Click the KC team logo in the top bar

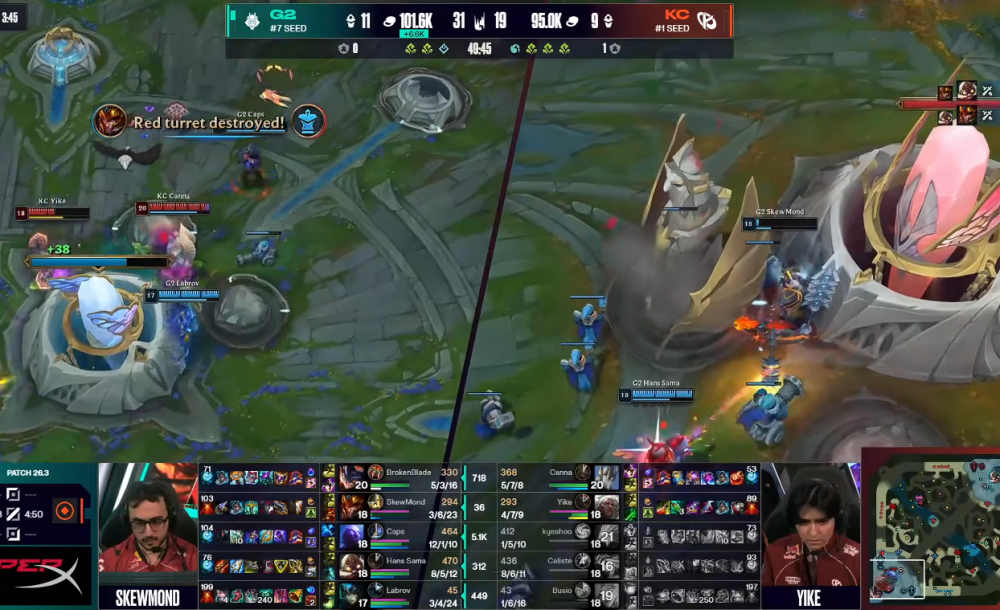708,19
